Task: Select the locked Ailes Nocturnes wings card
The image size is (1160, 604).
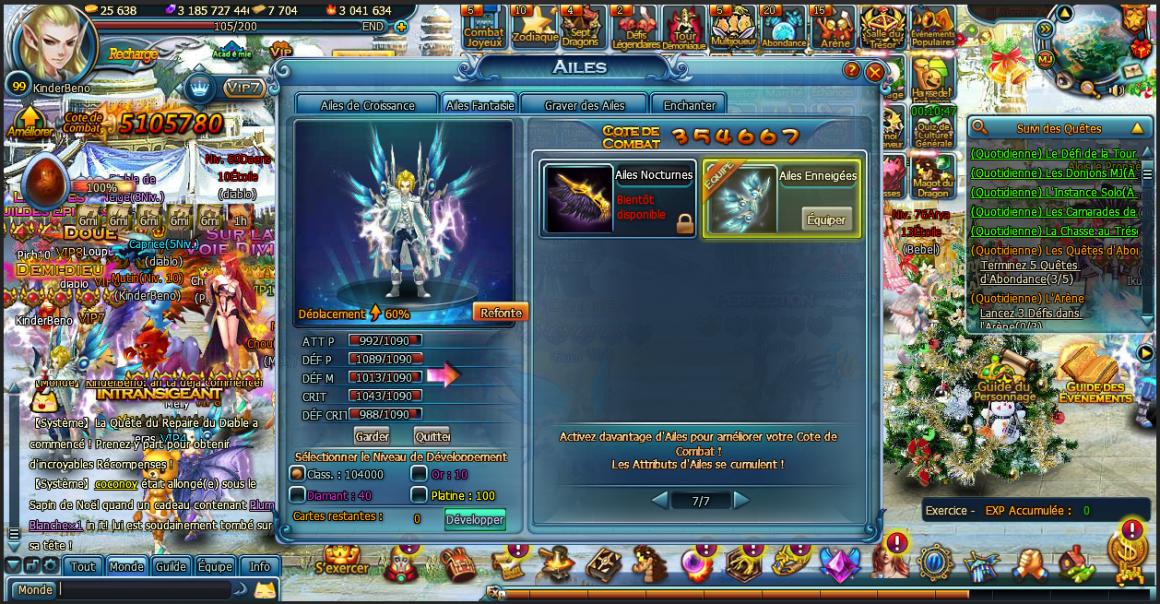Action: (618, 200)
